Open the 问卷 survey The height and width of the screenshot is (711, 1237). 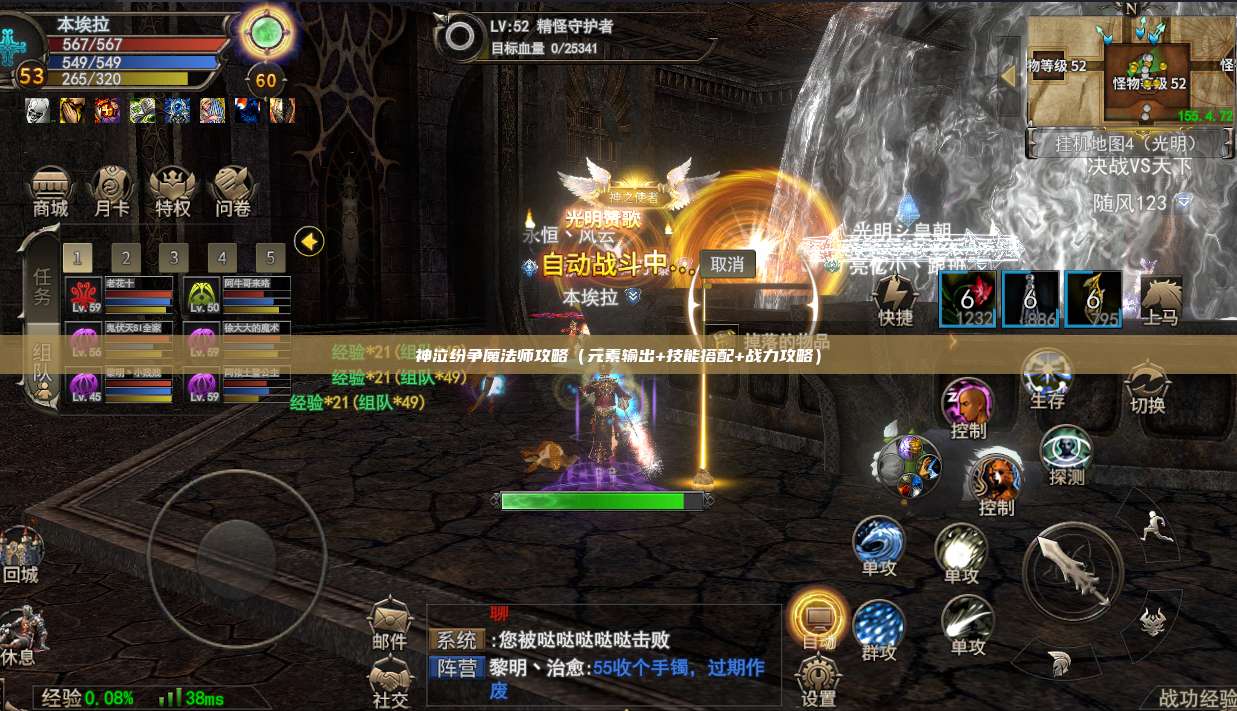(x=232, y=191)
